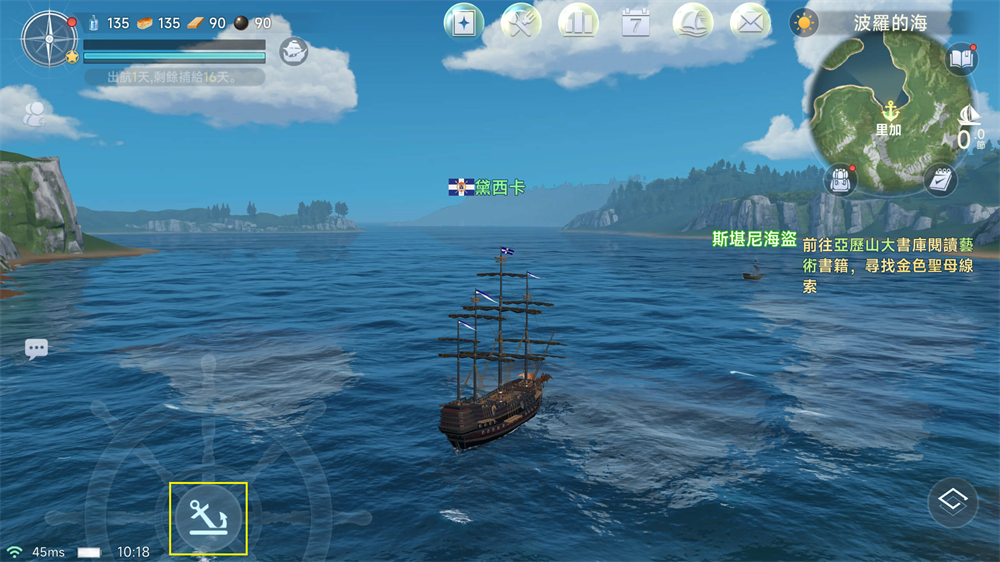Drop anchor with the anchor button
Viewport: 1000px width, 562px height.
(x=208, y=518)
